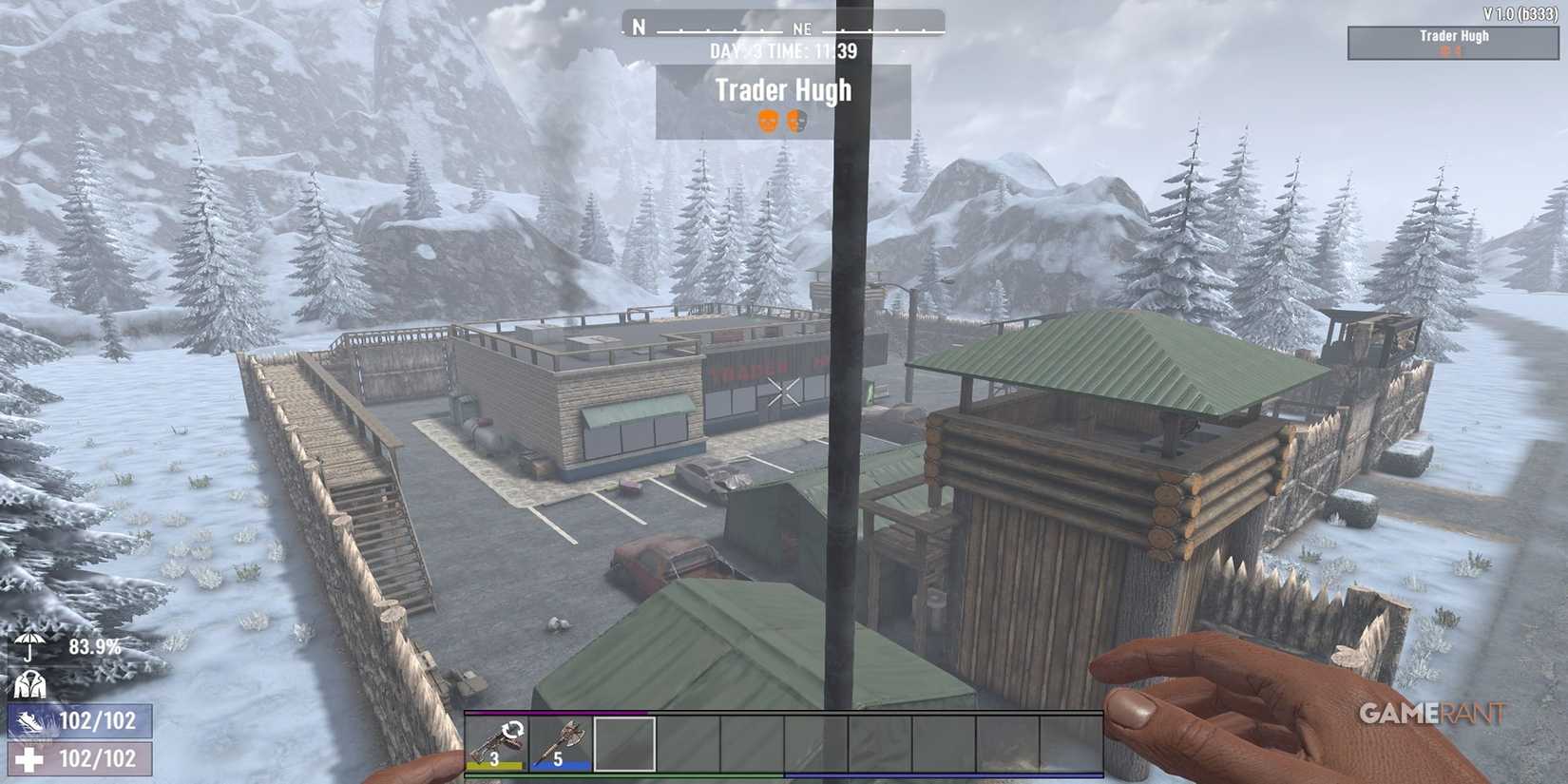Toggle the half-filled skull icon in the nameplate
1568x784 pixels.
pyautogui.click(x=798, y=119)
